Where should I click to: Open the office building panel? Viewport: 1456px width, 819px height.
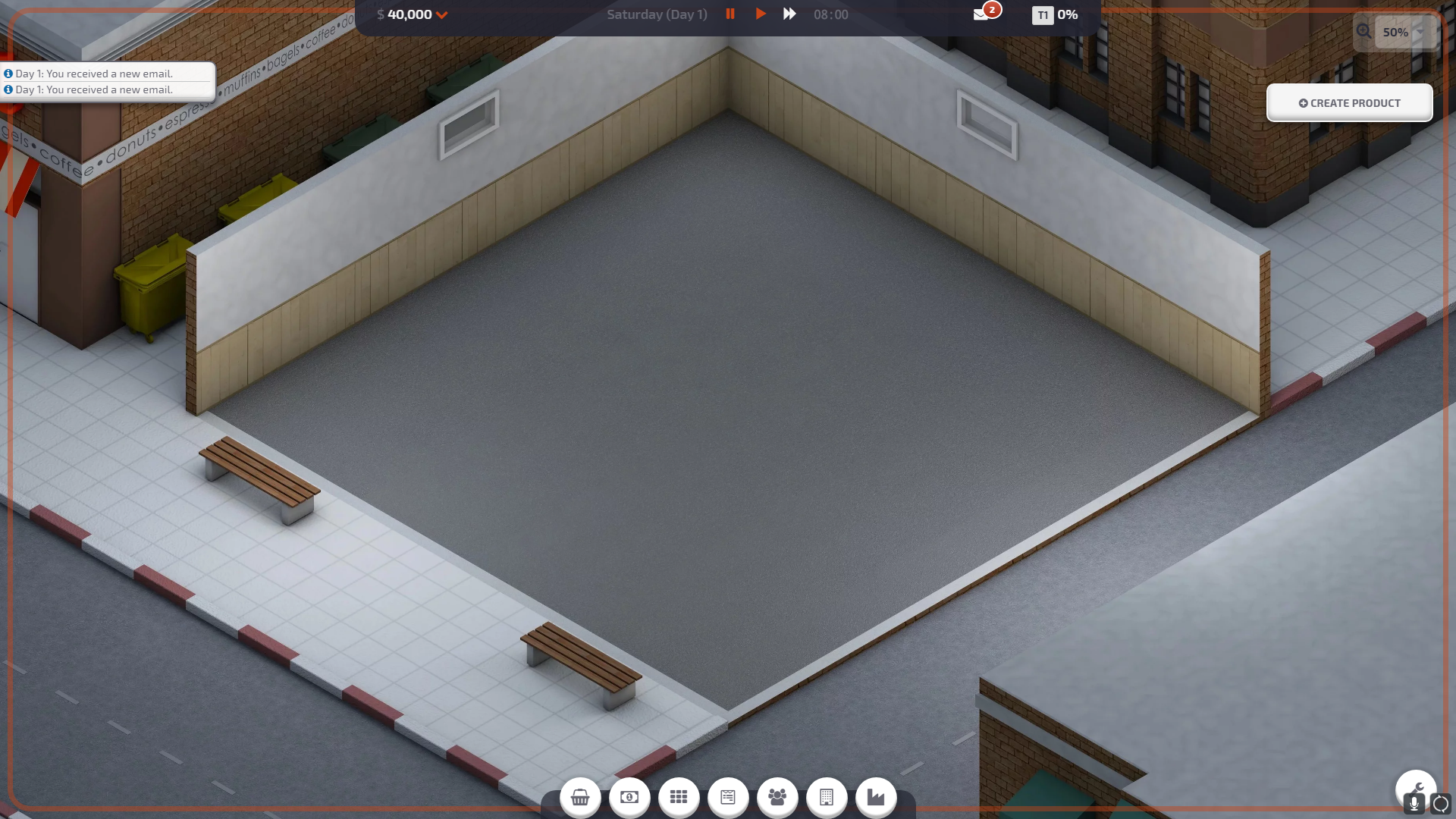[x=827, y=797]
